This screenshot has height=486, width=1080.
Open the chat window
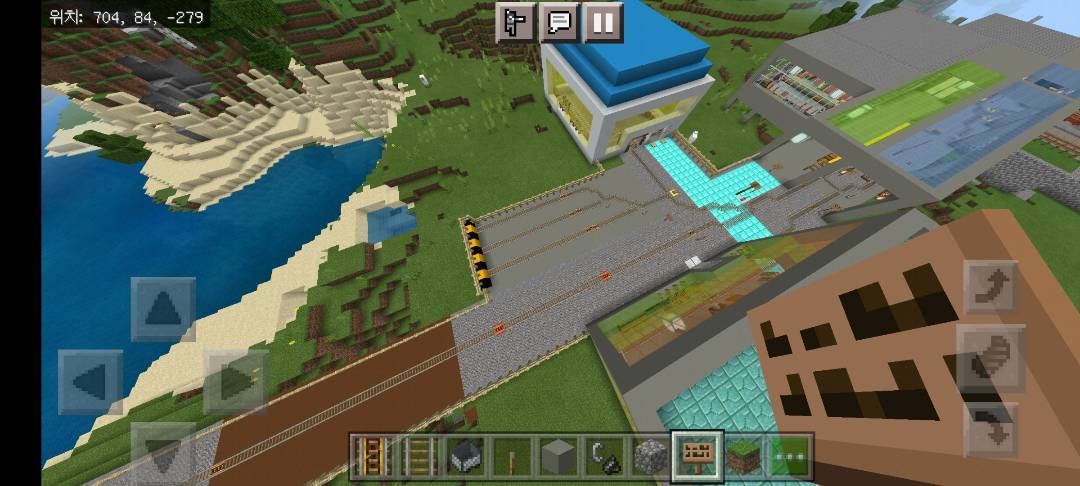click(560, 23)
